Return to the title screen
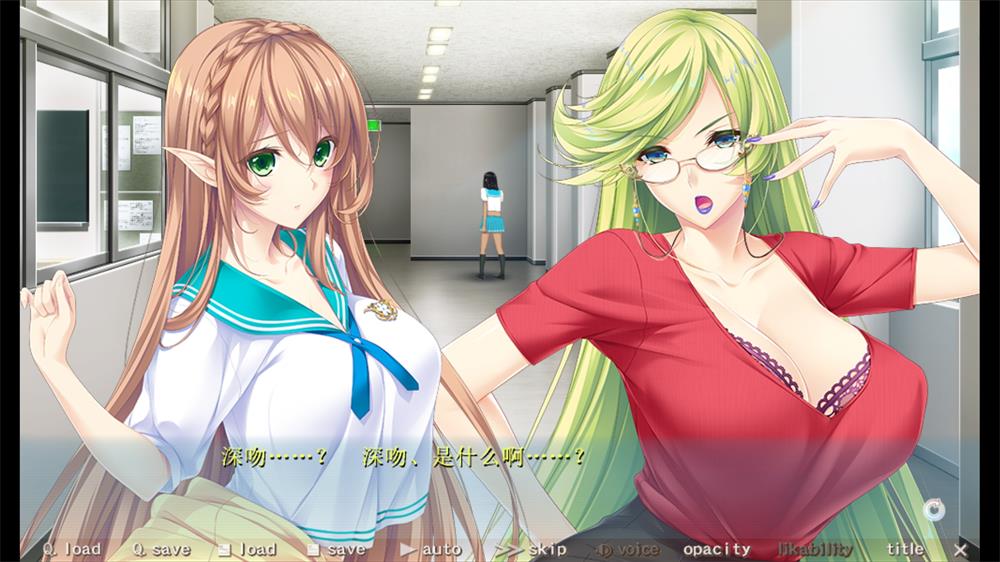Viewport: 1000px width, 562px height. tap(905, 549)
